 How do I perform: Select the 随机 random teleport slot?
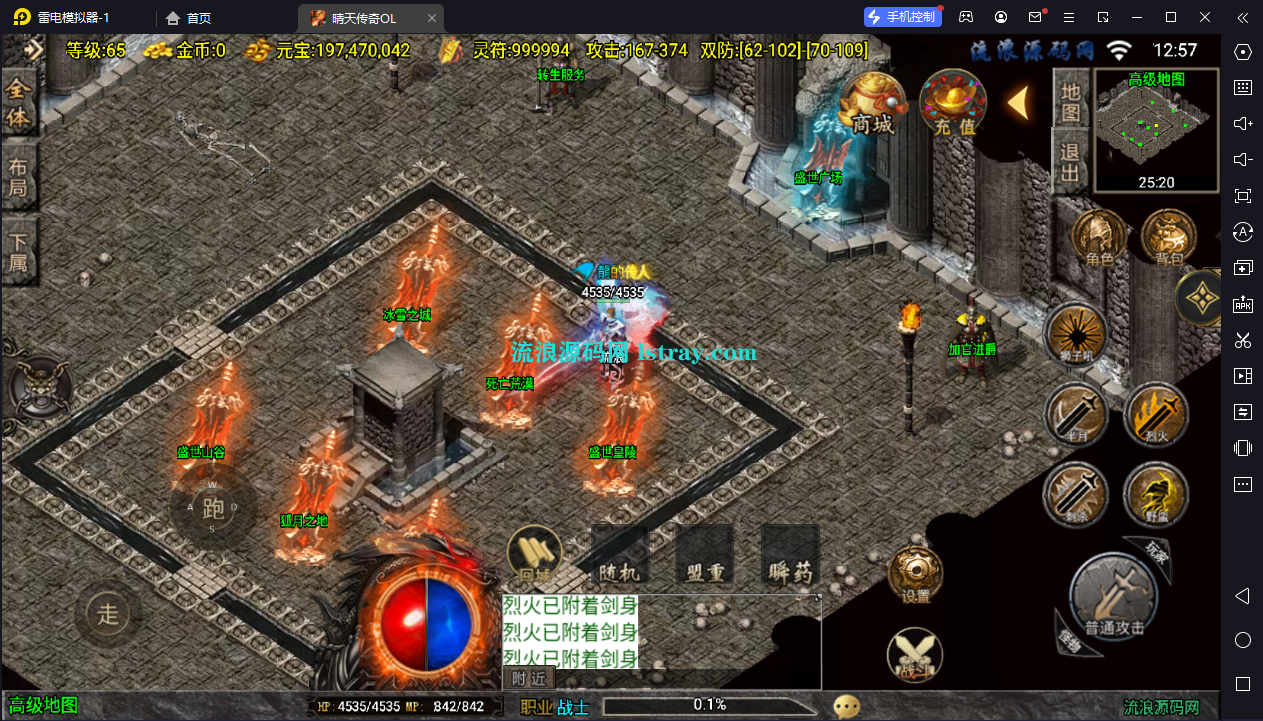coord(620,557)
